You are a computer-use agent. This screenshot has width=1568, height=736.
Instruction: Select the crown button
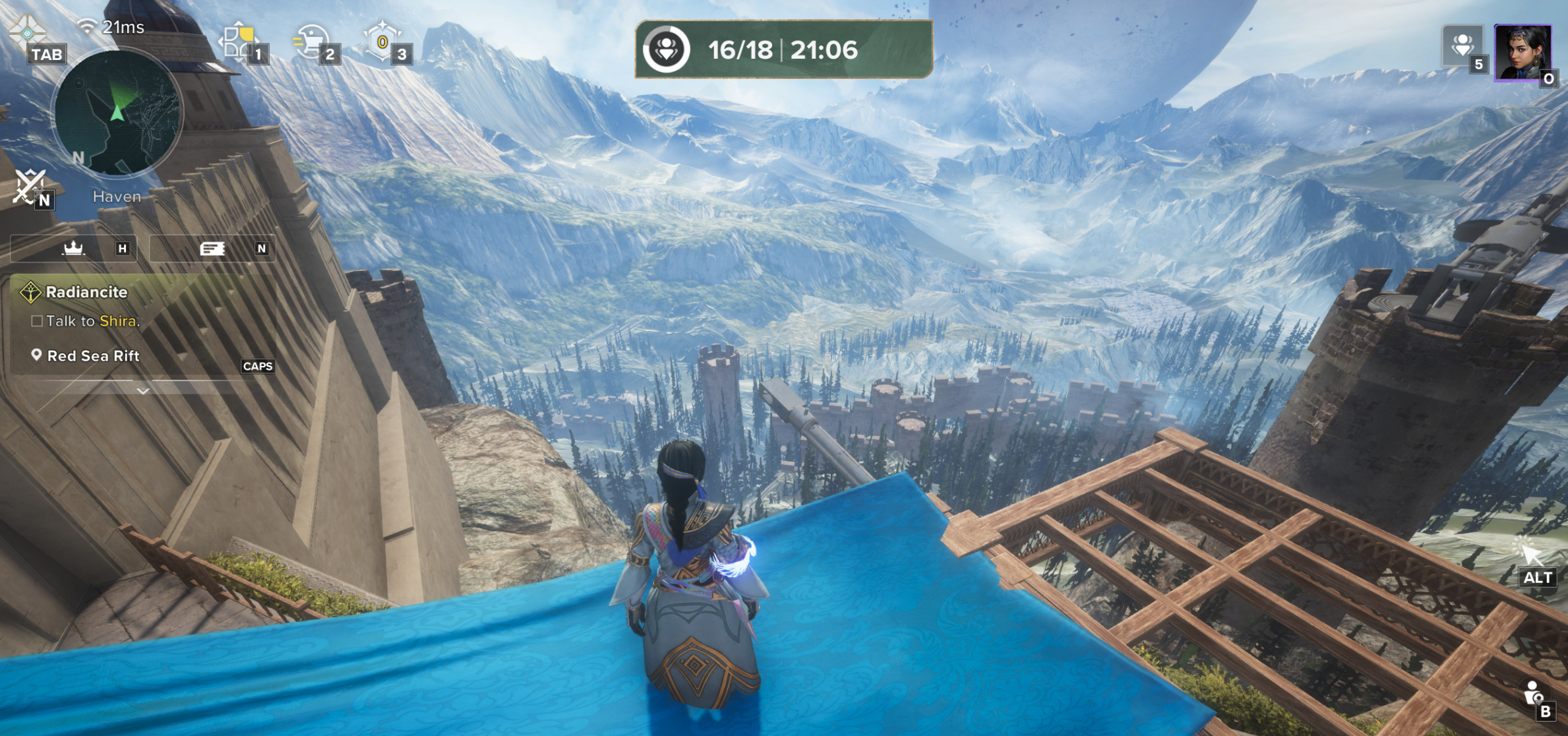73,249
